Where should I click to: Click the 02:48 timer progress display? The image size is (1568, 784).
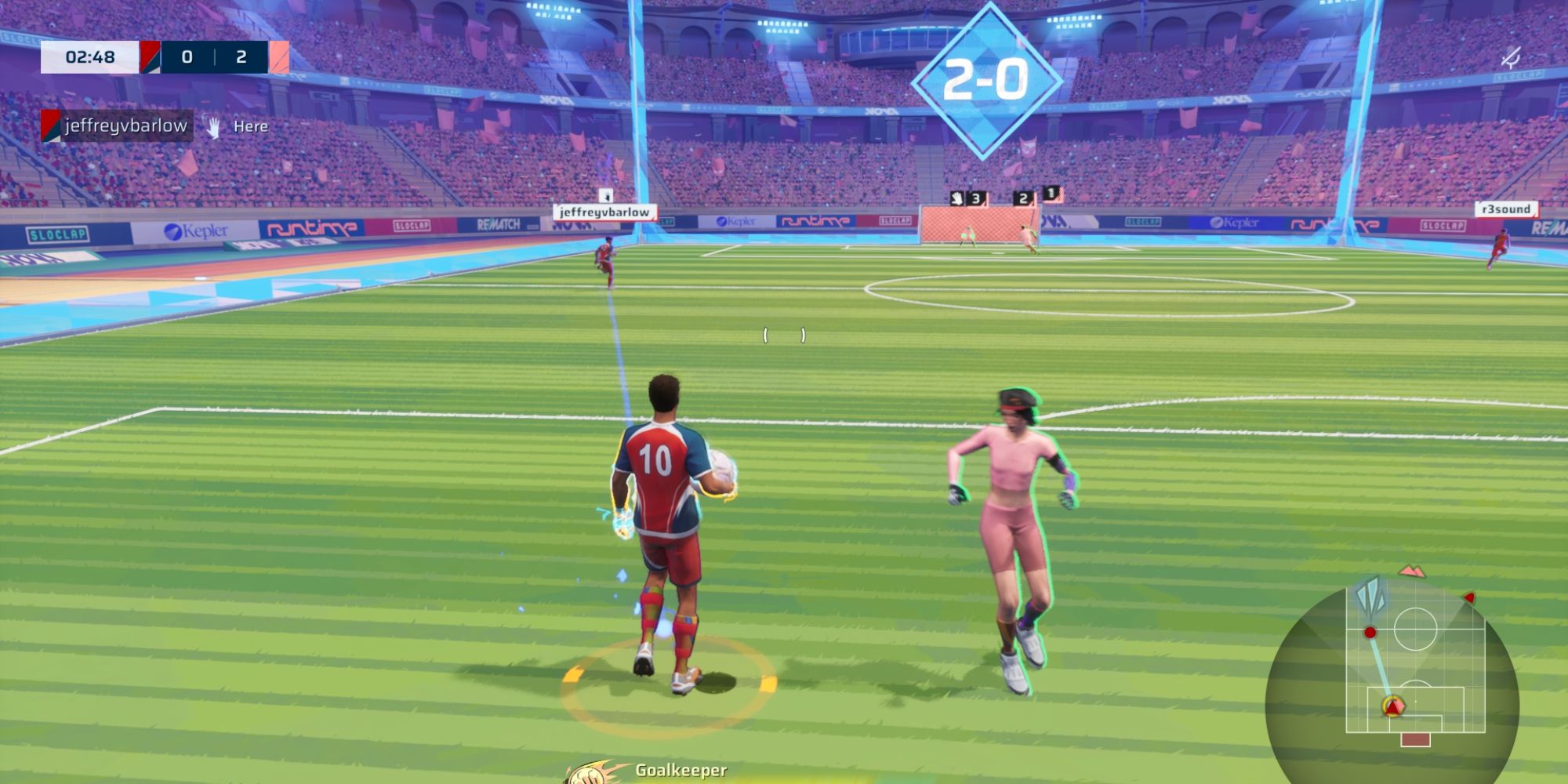pyautogui.click(x=90, y=56)
